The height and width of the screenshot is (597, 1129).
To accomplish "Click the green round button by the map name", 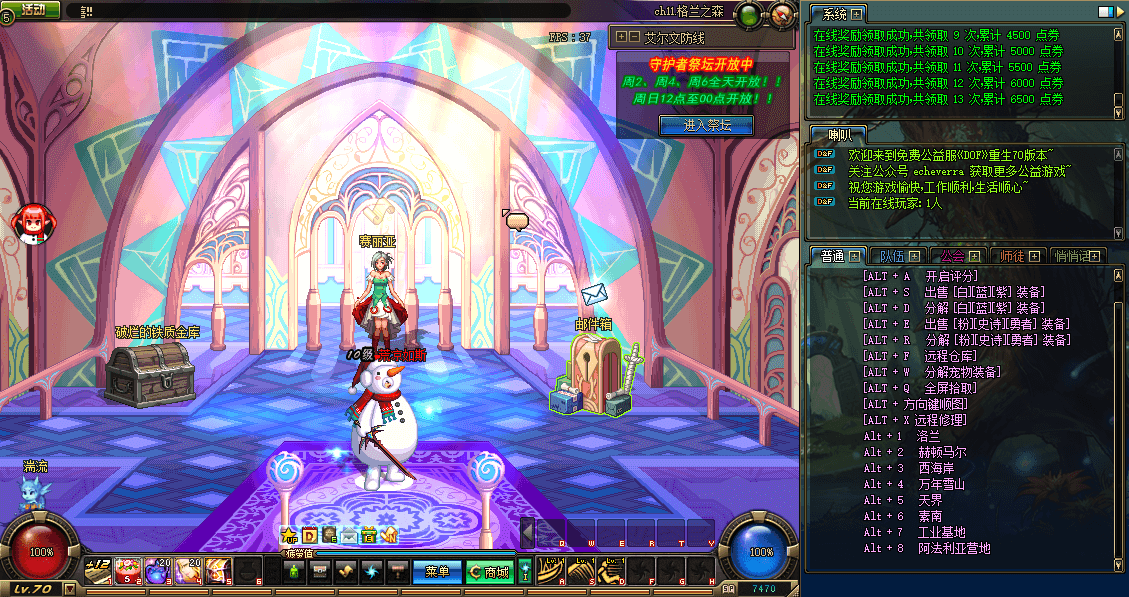I will click(748, 15).
